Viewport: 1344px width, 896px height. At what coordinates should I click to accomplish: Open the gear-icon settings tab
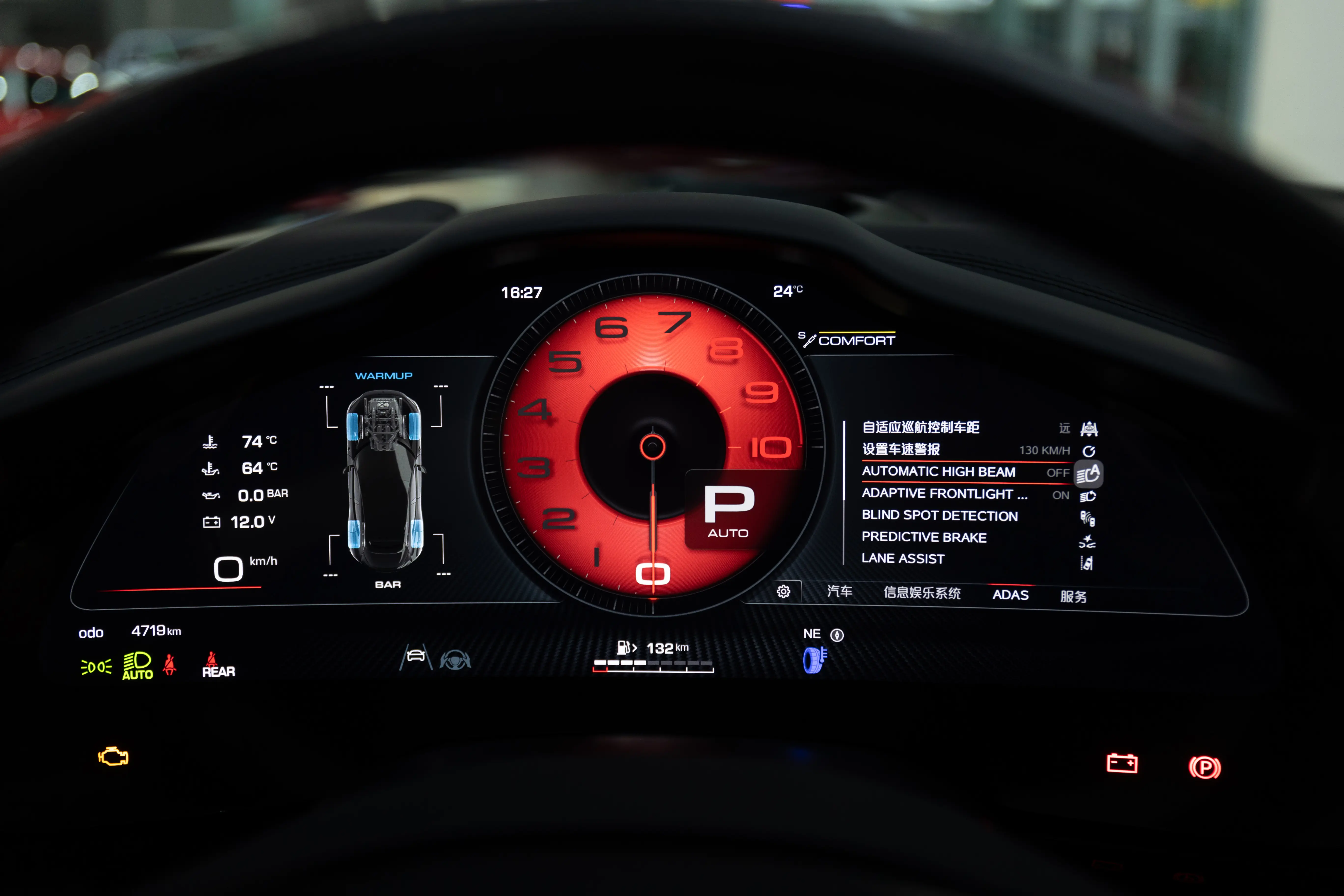[784, 592]
